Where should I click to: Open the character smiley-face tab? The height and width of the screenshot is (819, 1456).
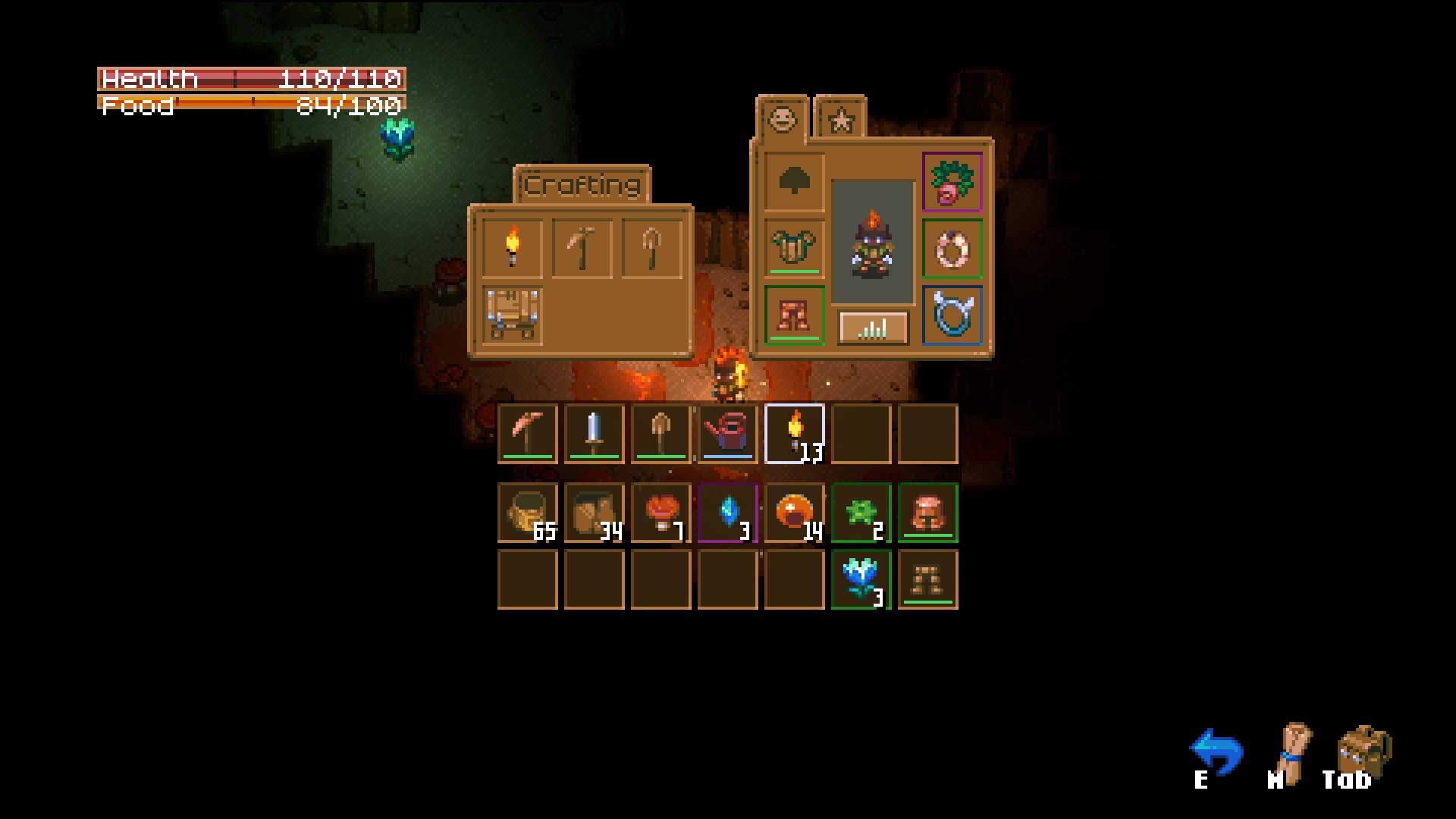pos(783,118)
